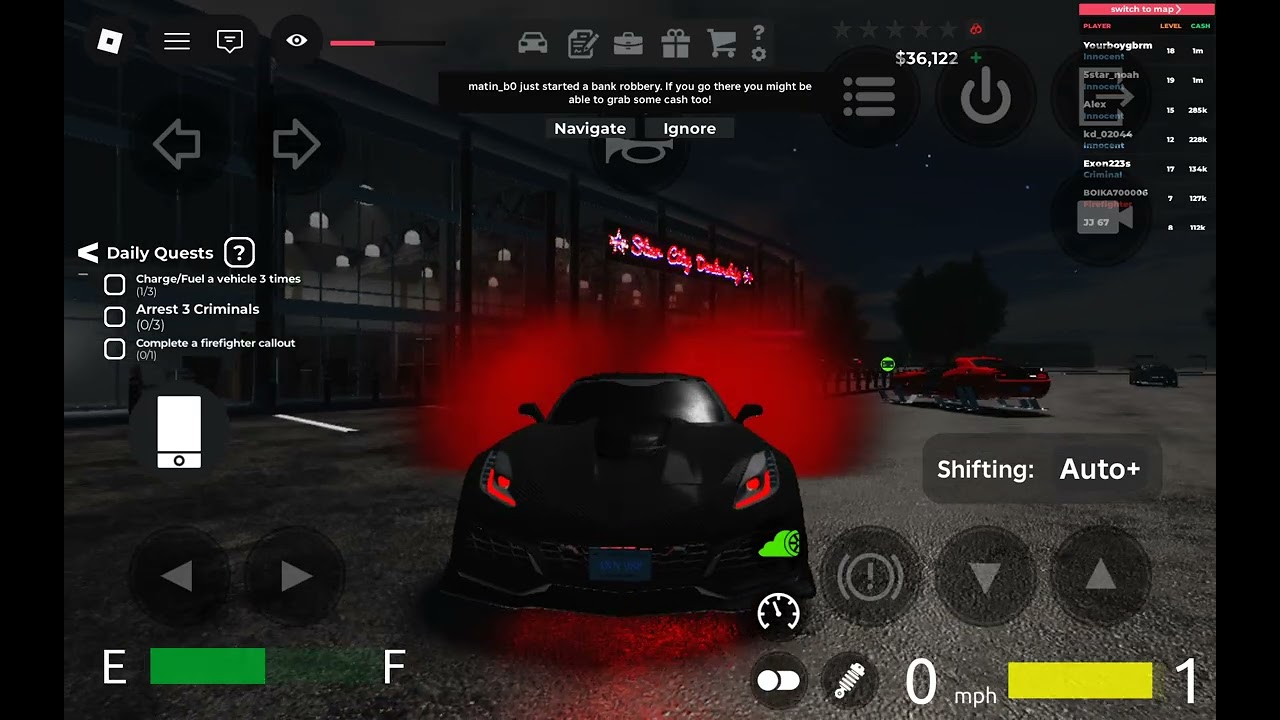Engage the parking brake button
The height and width of the screenshot is (720, 1280).
click(x=869, y=576)
